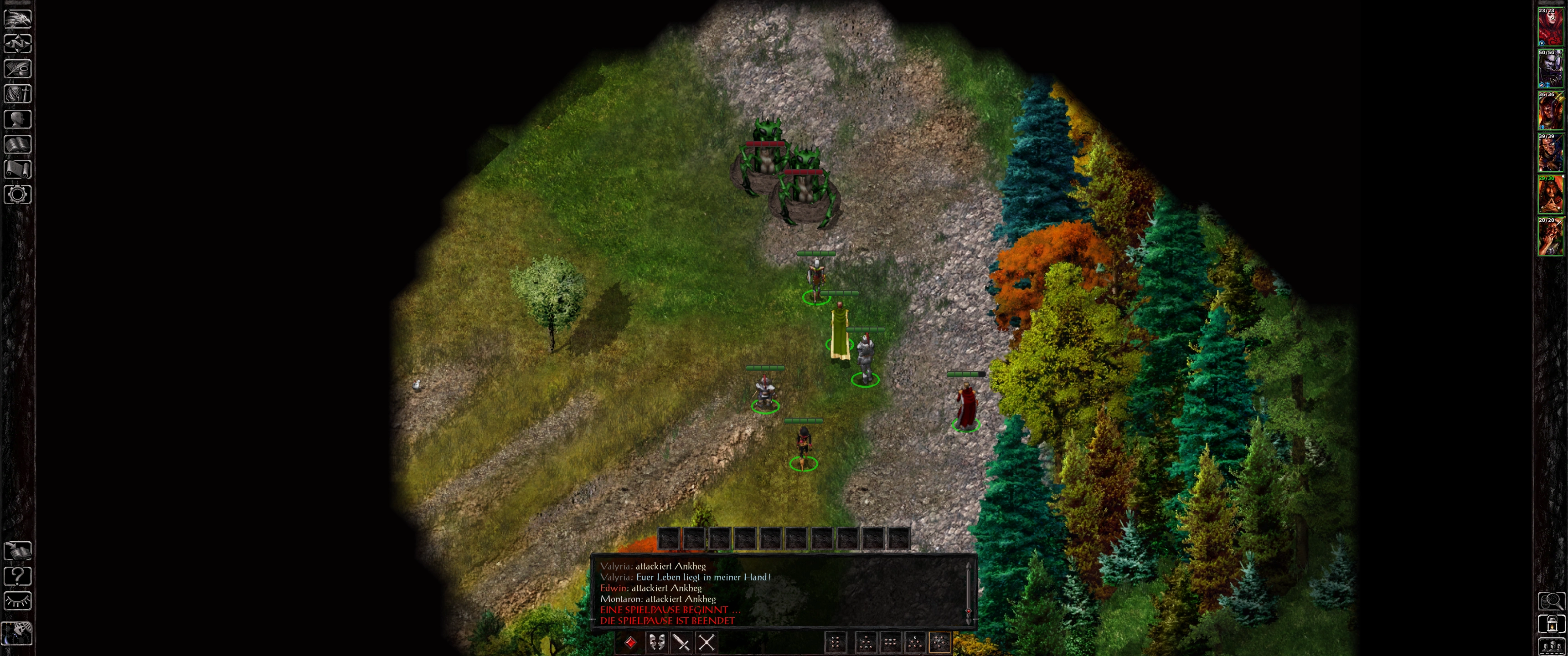Open the question mark help button
1568x656 pixels.
[x=18, y=576]
